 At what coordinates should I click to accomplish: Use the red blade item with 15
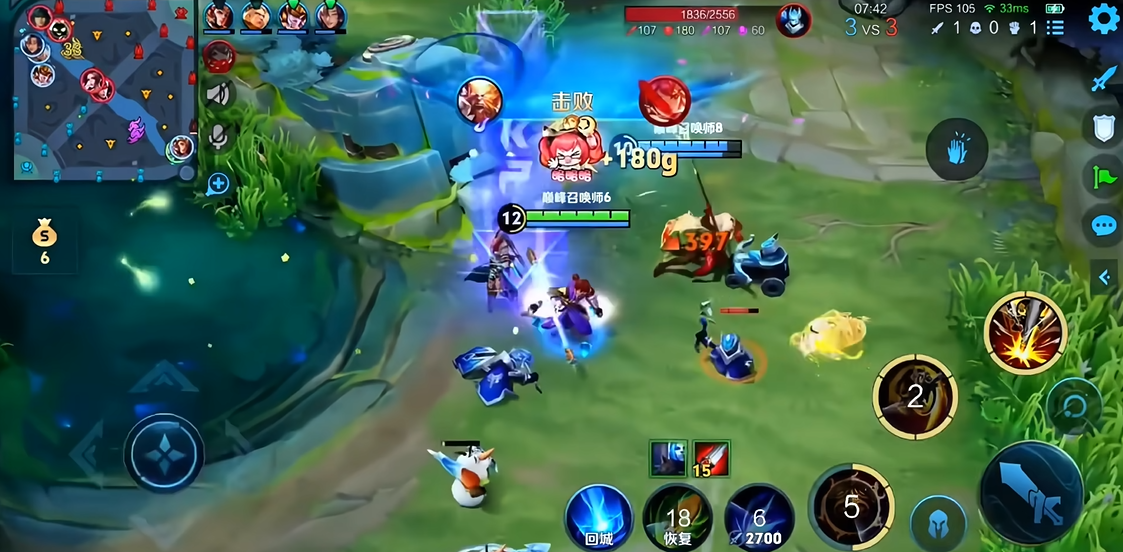pyautogui.click(x=710, y=458)
